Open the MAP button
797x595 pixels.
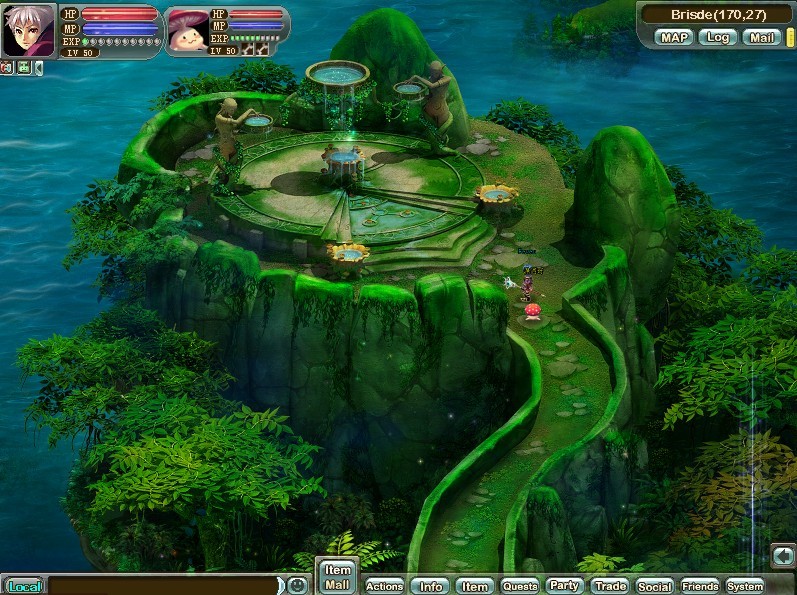(674, 37)
